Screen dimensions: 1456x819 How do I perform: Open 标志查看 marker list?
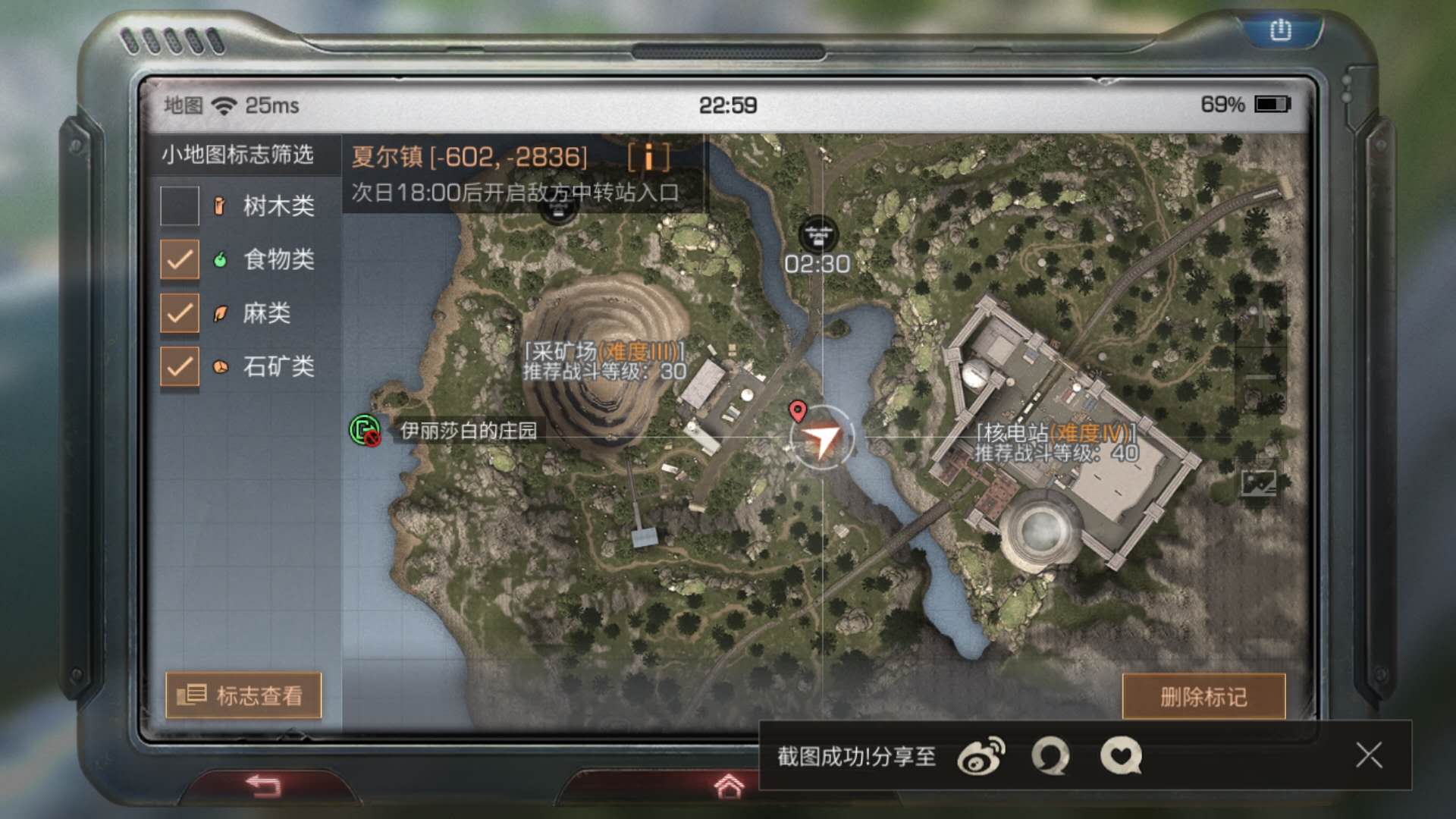click(x=244, y=695)
